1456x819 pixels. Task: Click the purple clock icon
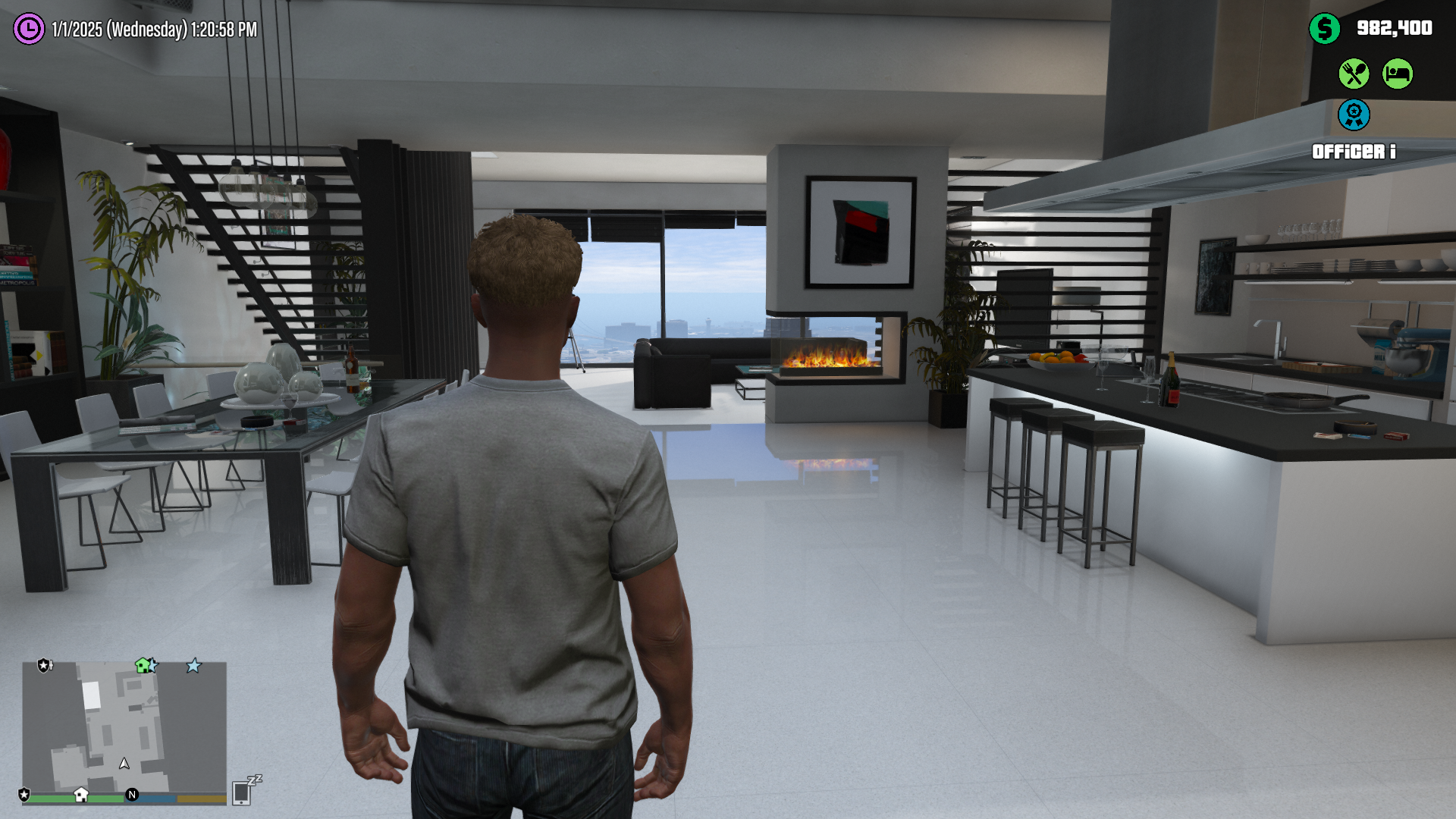(x=29, y=29)
